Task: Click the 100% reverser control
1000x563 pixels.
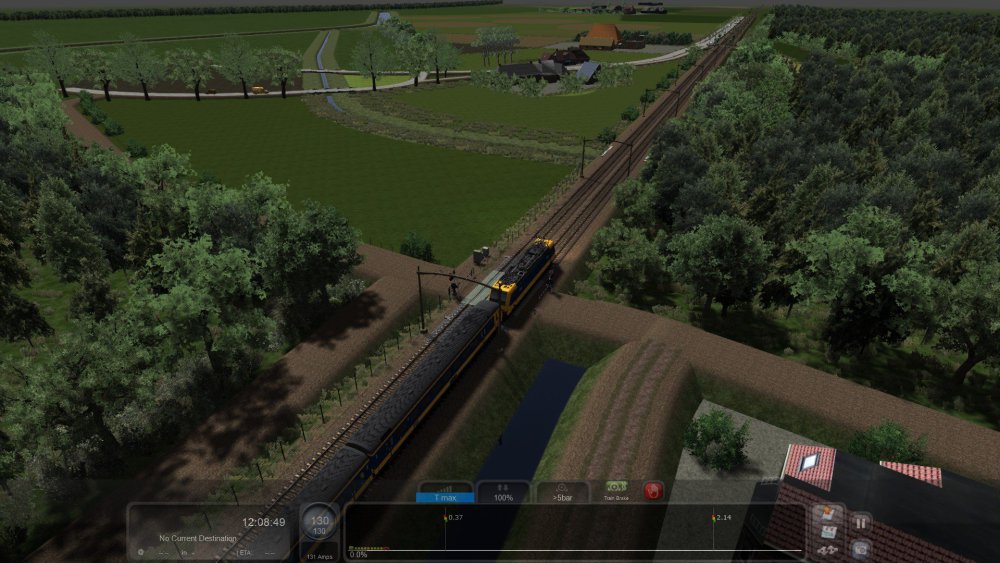Action: (503, 491)
